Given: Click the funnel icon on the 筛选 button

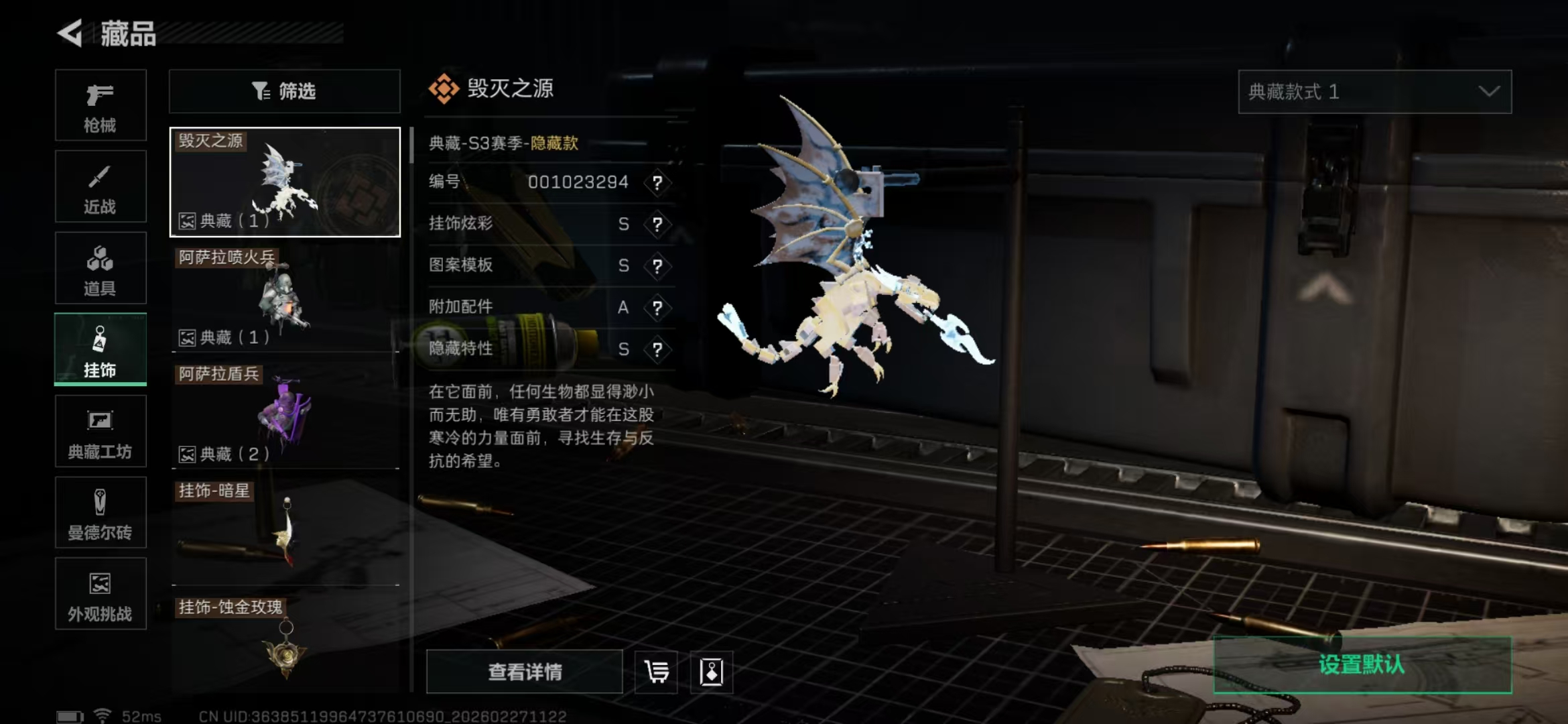Looking at the screenshot, I should tap(261, 91).
